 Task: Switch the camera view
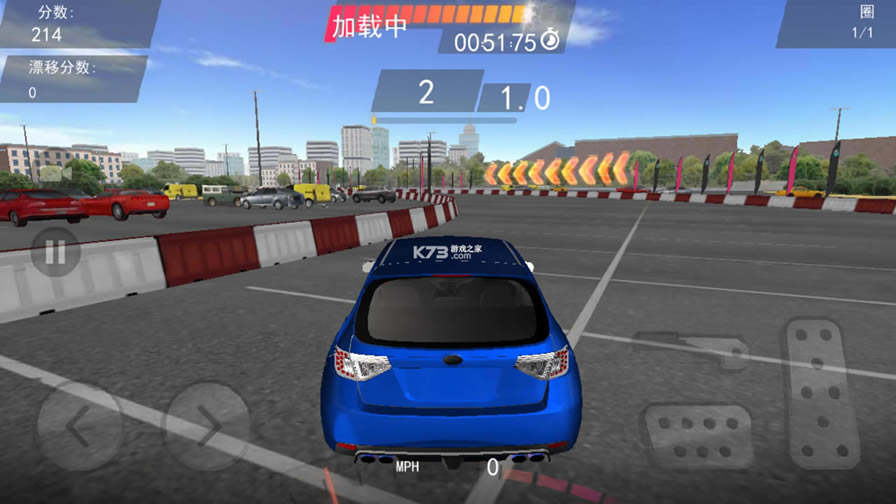click(56, 174)
